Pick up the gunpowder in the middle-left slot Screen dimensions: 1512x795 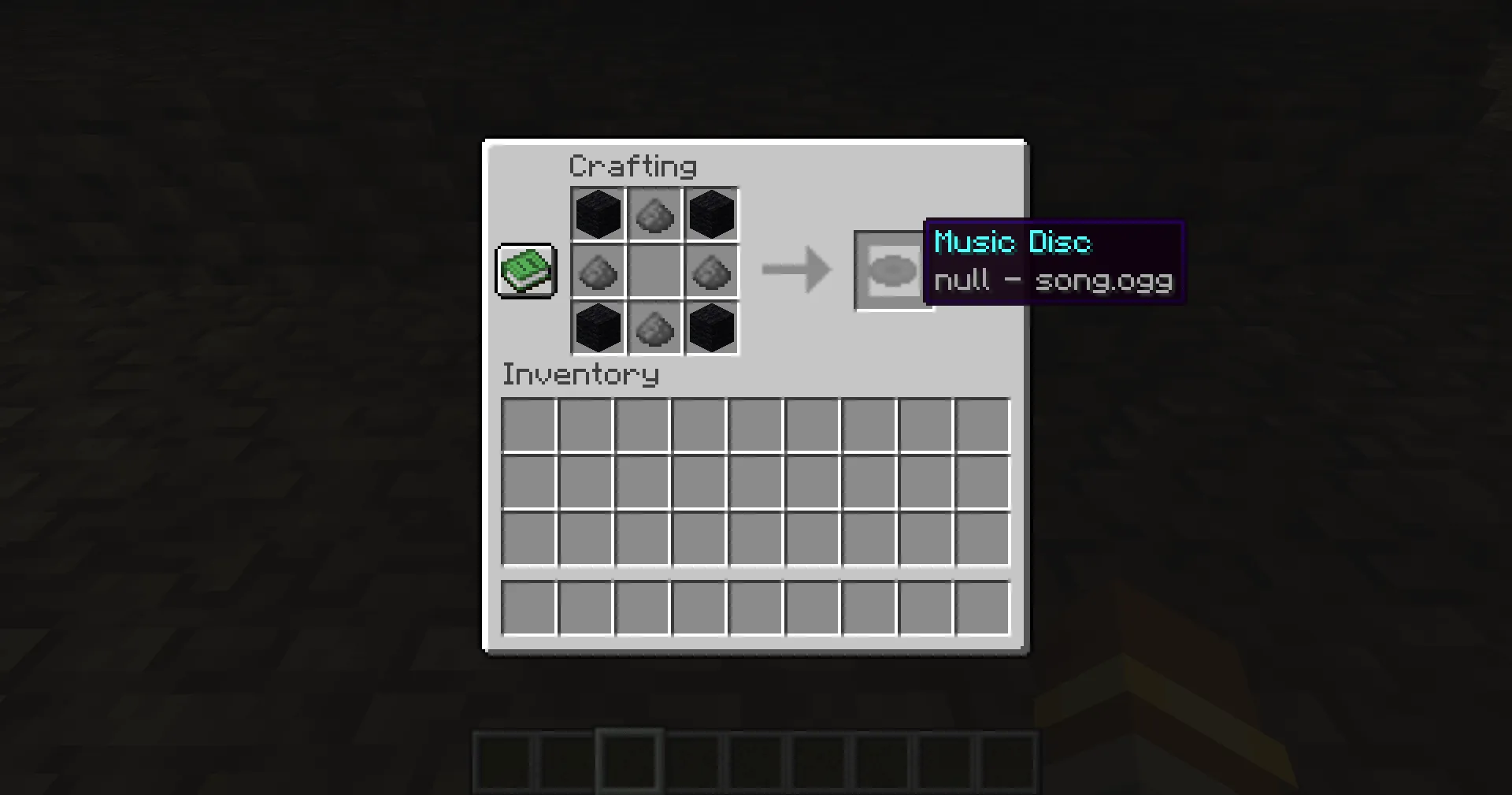point(598,271)
